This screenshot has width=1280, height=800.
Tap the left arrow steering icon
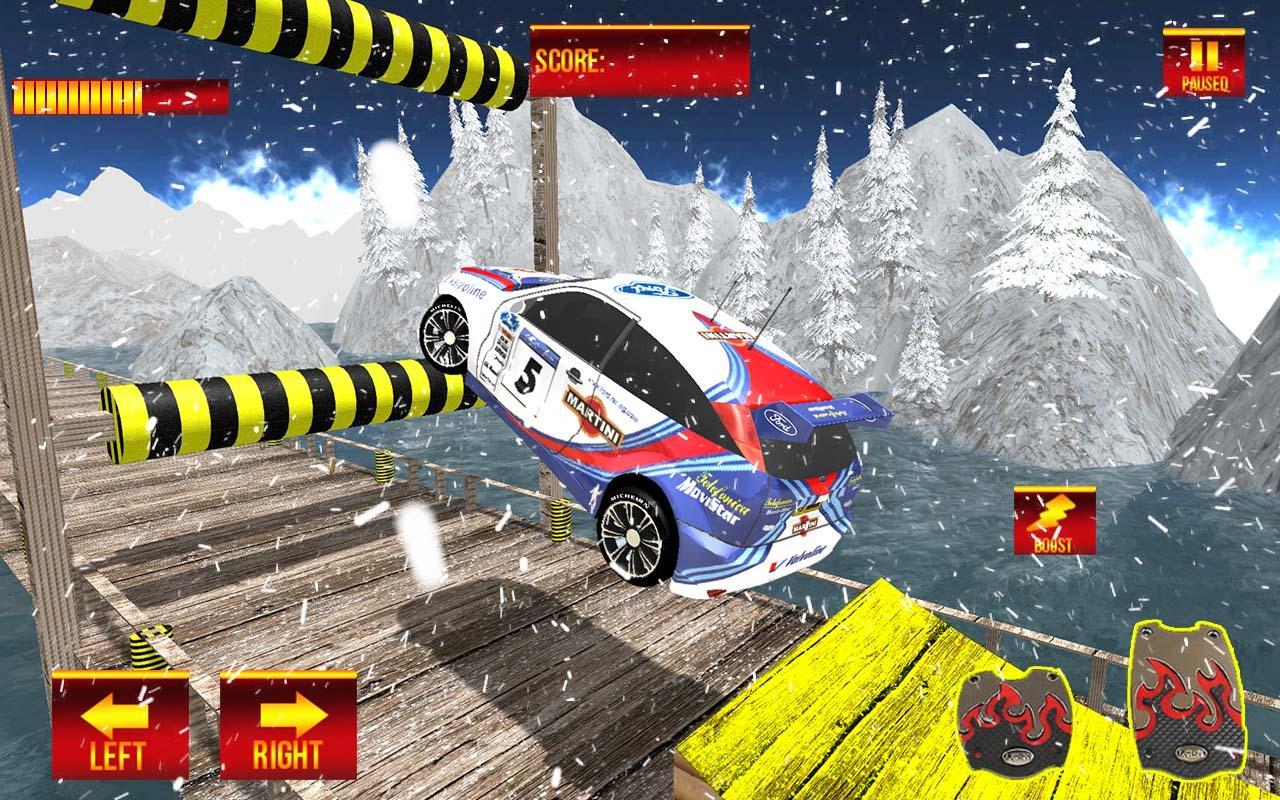(117, 715)
